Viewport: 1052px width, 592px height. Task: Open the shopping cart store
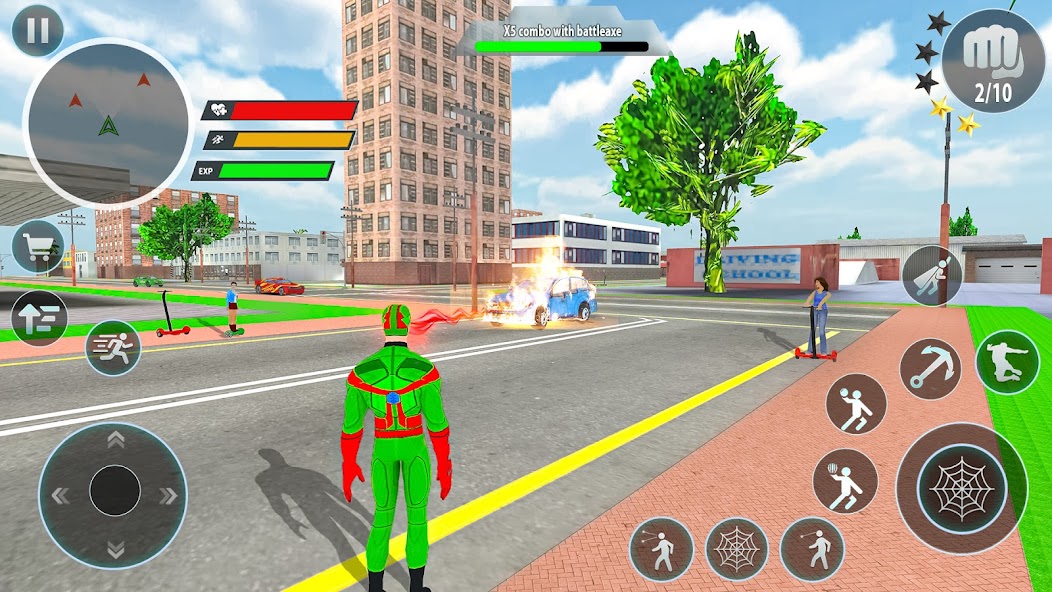point(39,246)
